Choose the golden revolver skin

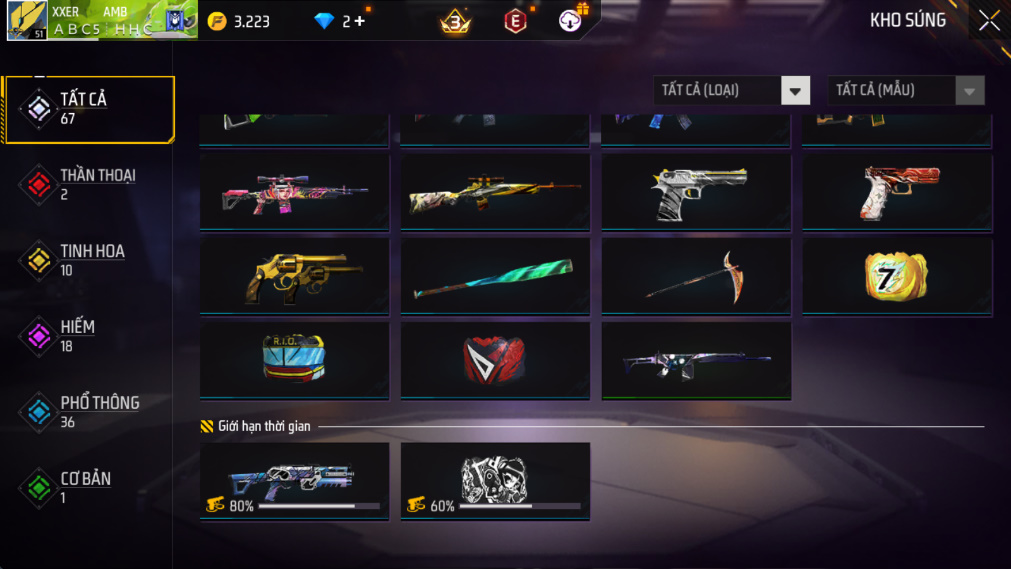[x=295, y=276]
